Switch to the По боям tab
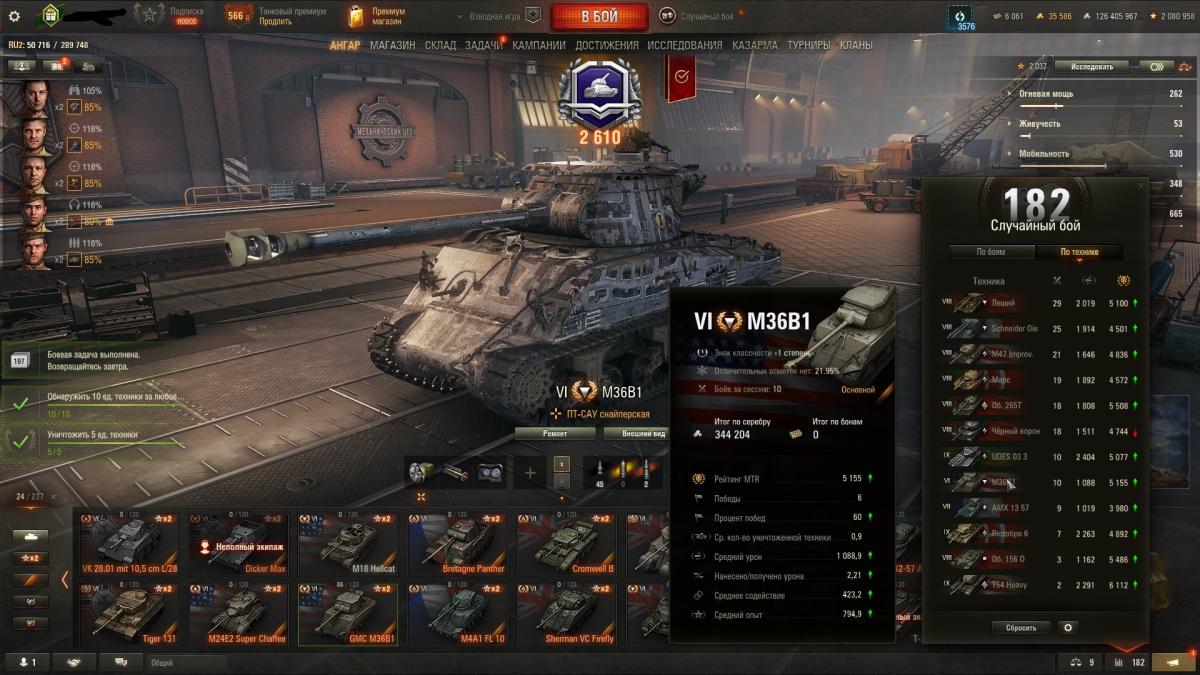This screenshot has width=1200, height=675. (x=990, y=252)
